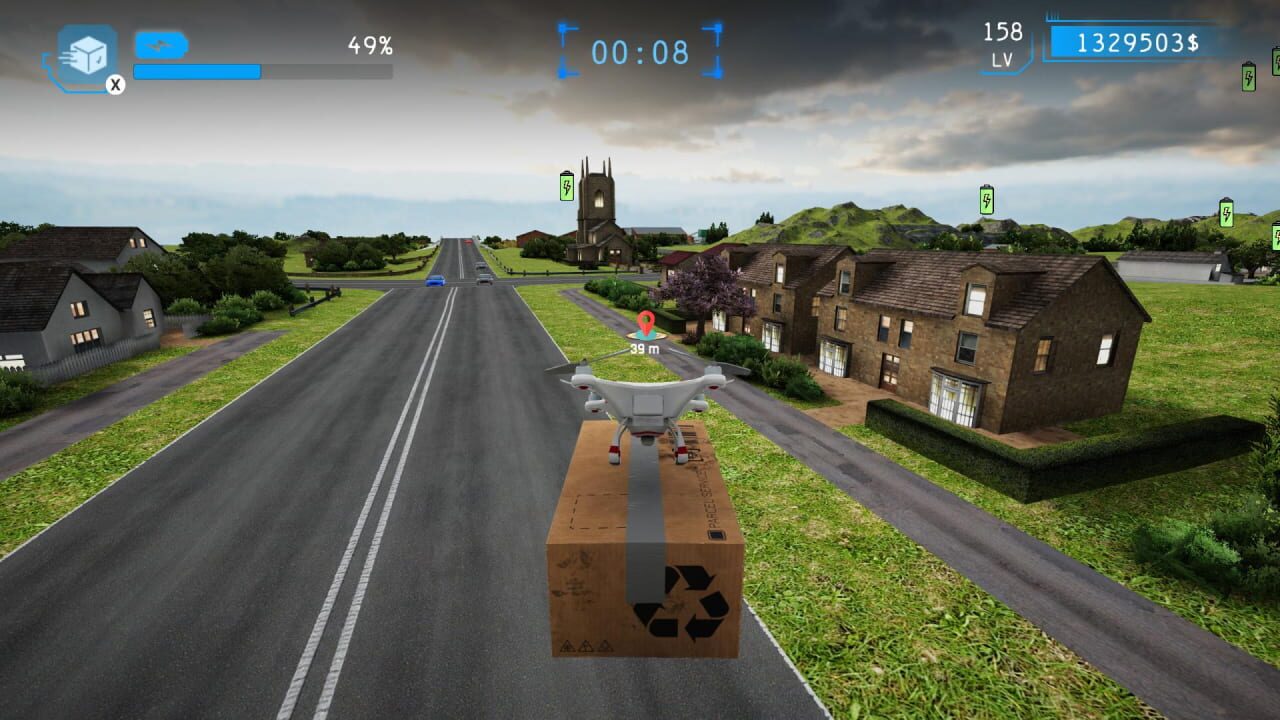Click the red destination pin marker
This screenshot has height=720, width=1280.
646,323
